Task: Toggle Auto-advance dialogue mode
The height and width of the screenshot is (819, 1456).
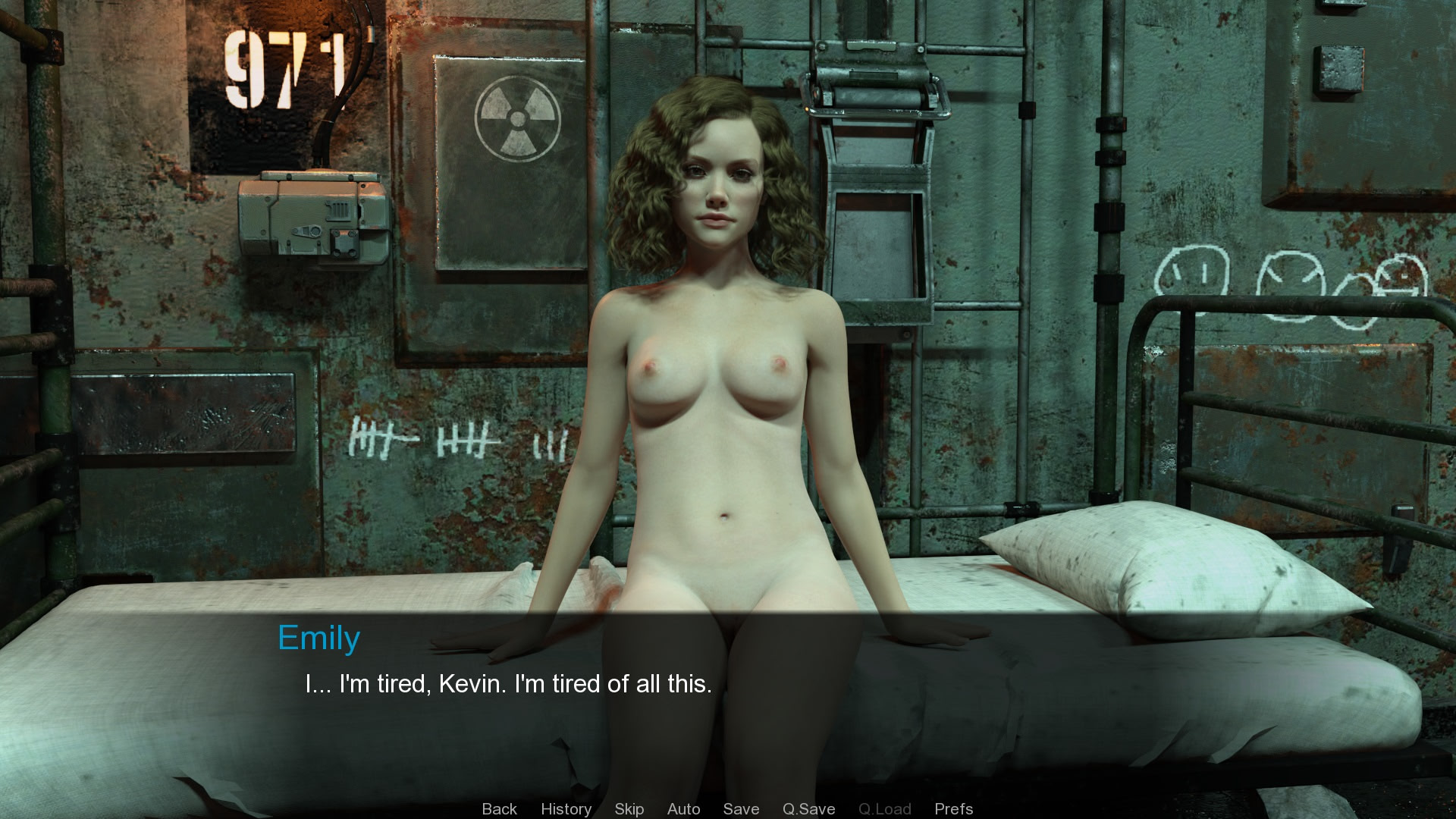Action: tap(683, 808)
